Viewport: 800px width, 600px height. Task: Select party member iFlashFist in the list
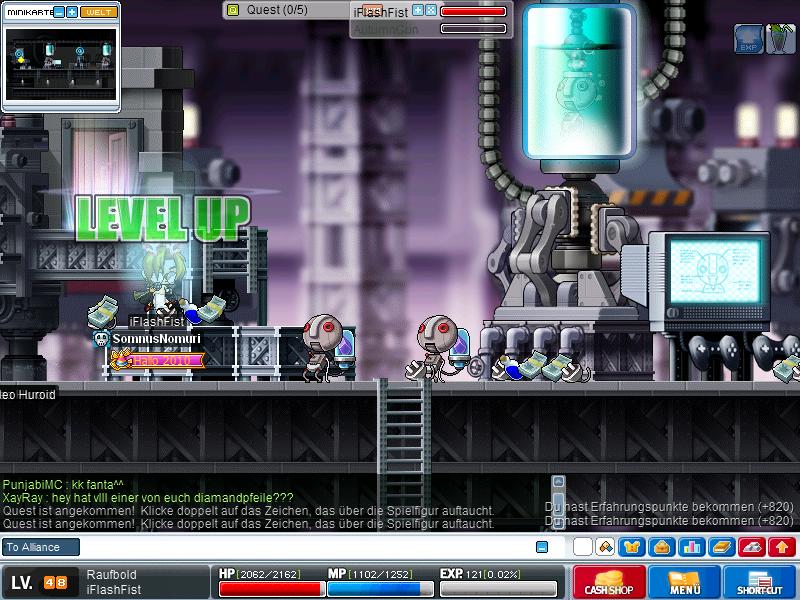(381, 11)
